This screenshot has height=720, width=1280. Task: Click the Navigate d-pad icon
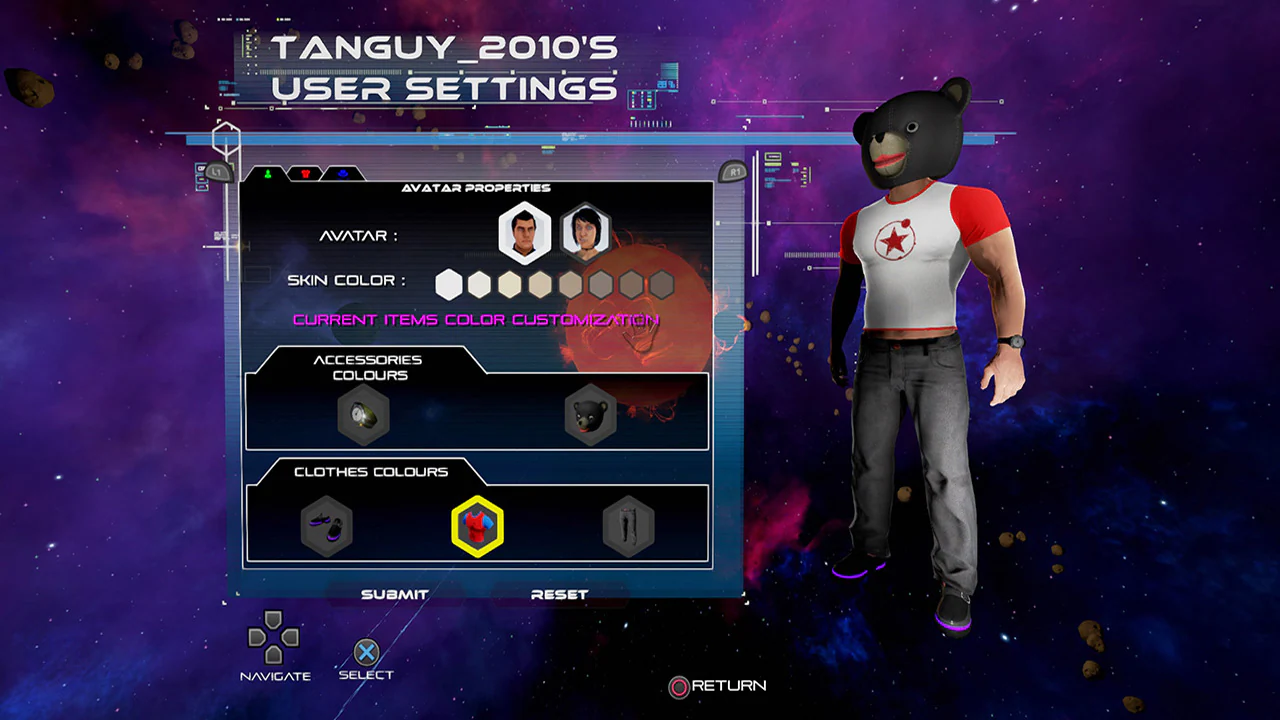pyautogui.click(x=274, y=638)
